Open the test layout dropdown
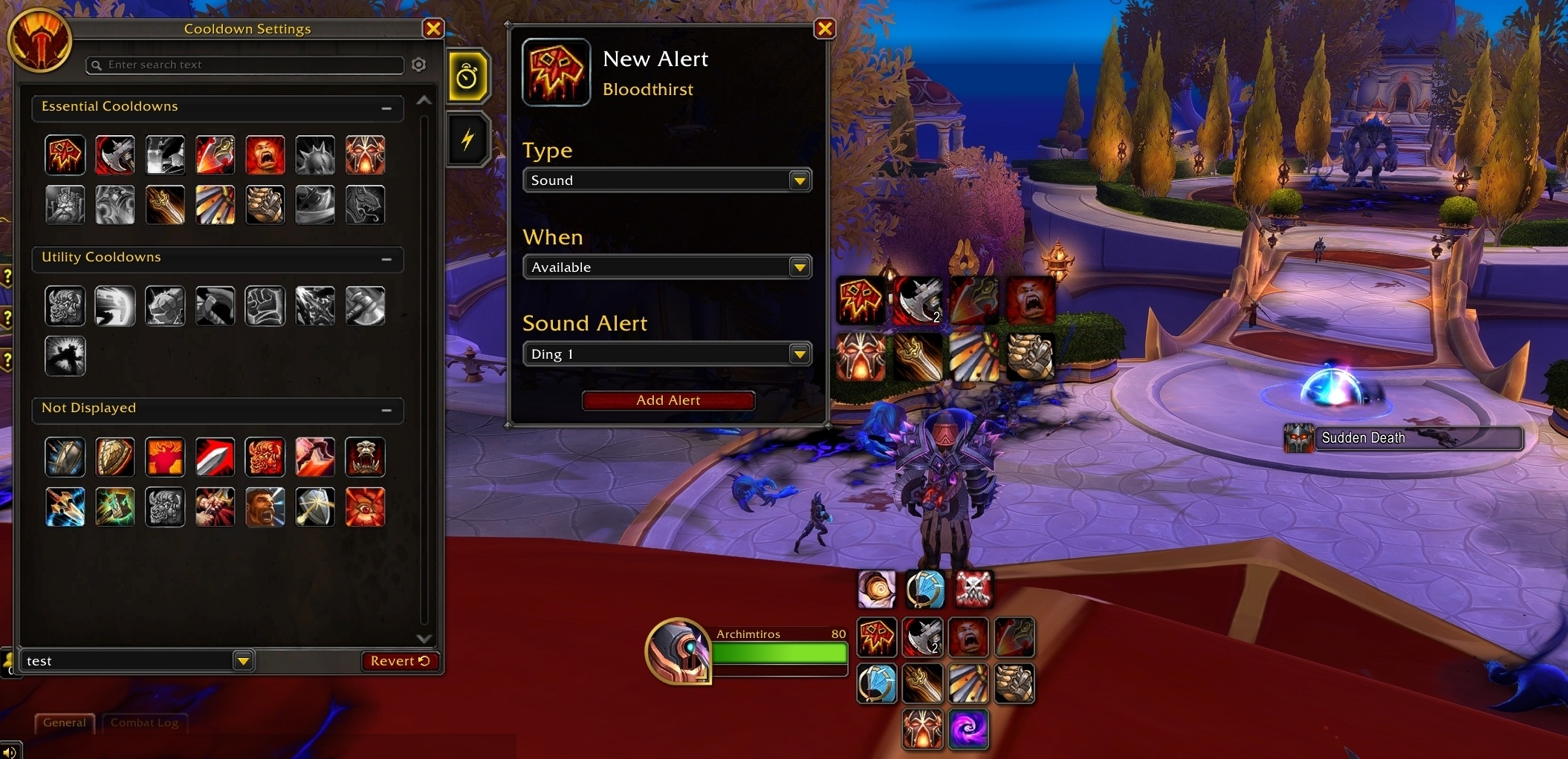 [243, 661]
